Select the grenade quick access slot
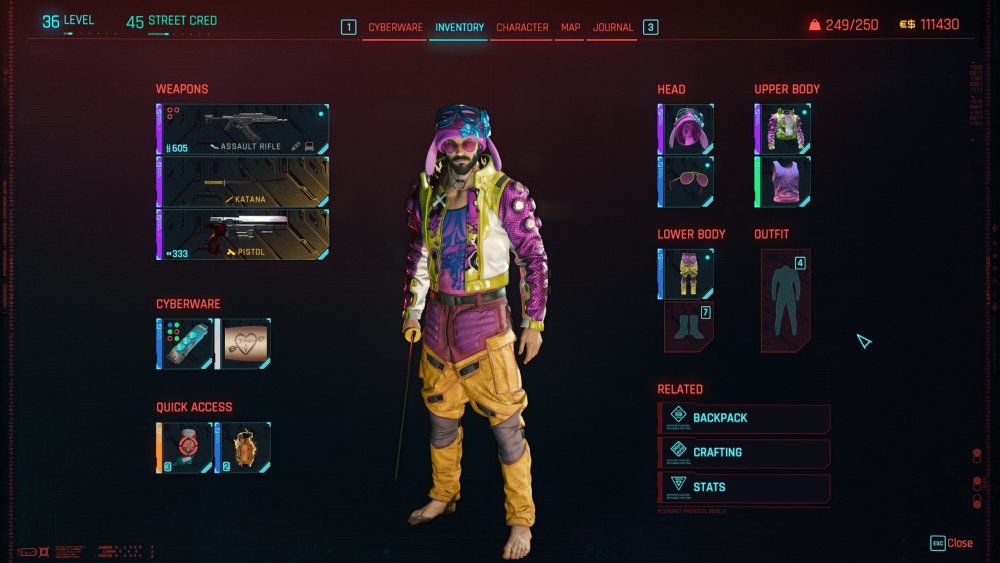Screen dimensions: 1000x563 (244, 447)
